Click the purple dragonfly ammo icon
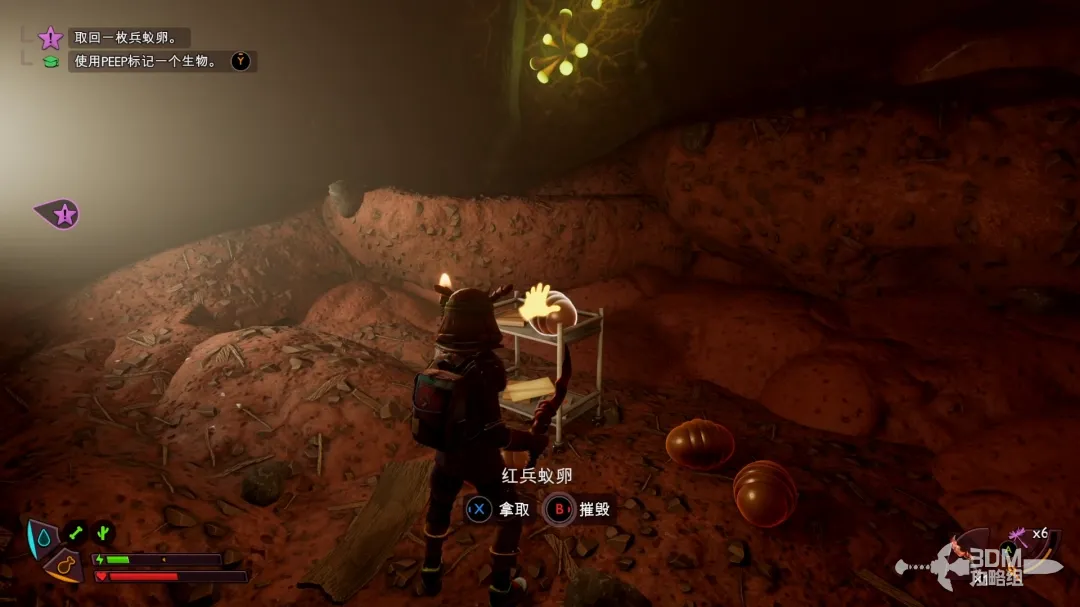Image resolution: width=1080 pixels, height=607 pixels. (x=1018, y=535)
